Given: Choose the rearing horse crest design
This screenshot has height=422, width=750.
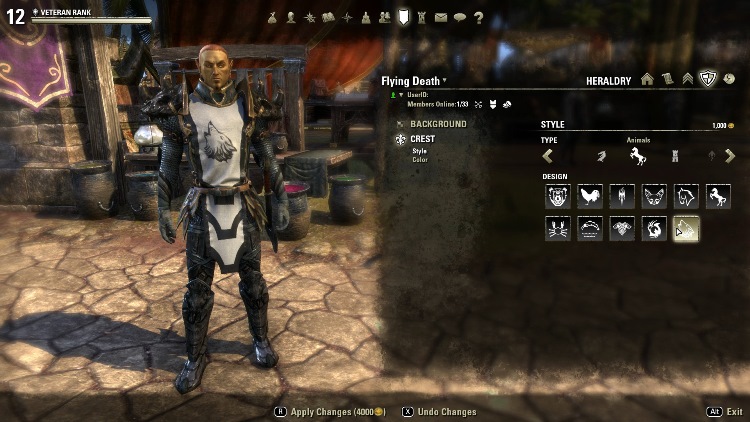Looking at the screenshot, I should pyautogui.click(x=718, y=196).
